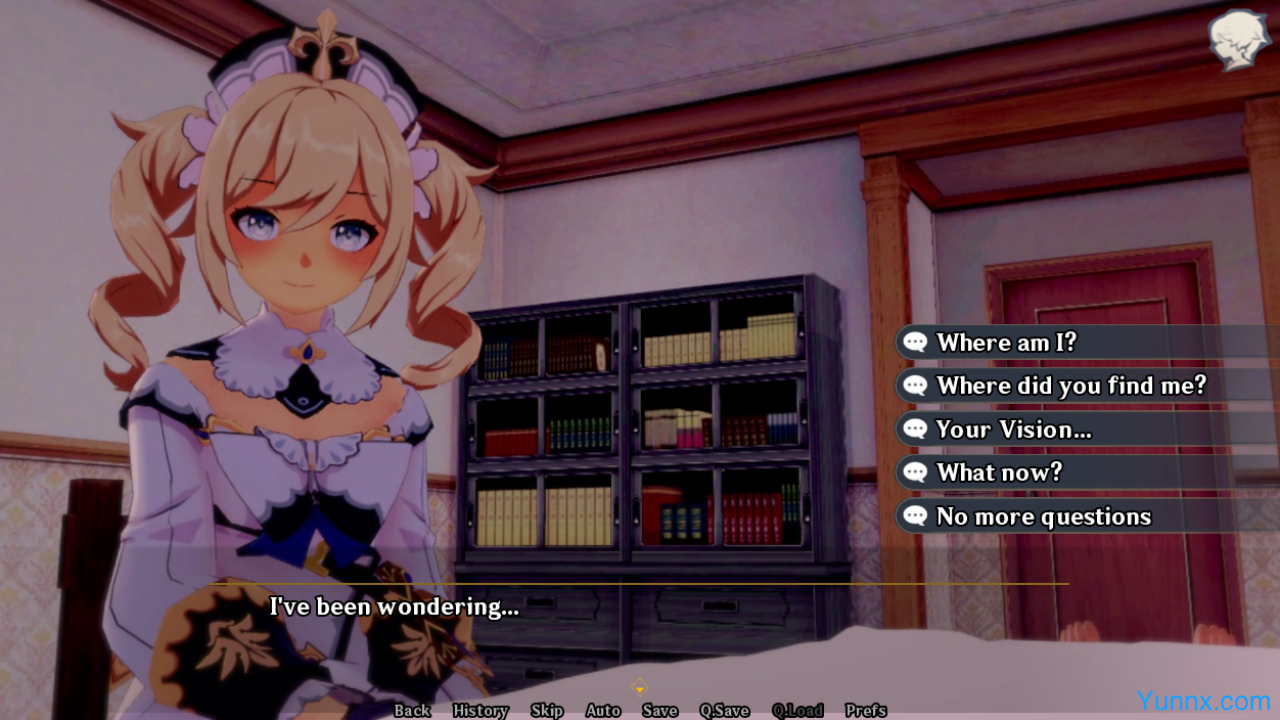
Task: Open the Save menu
Action: pos(660,711)
